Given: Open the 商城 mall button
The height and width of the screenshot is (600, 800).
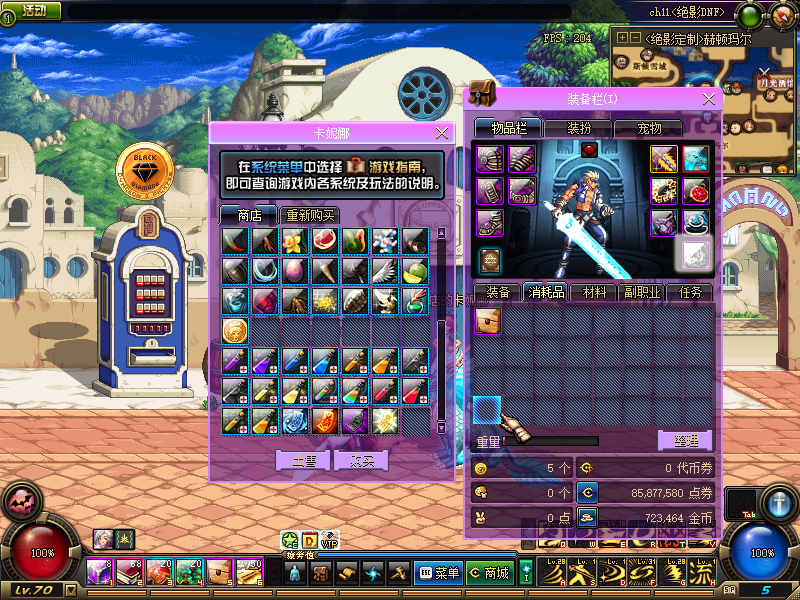Looking at the screenshot, I should [489, 573].
